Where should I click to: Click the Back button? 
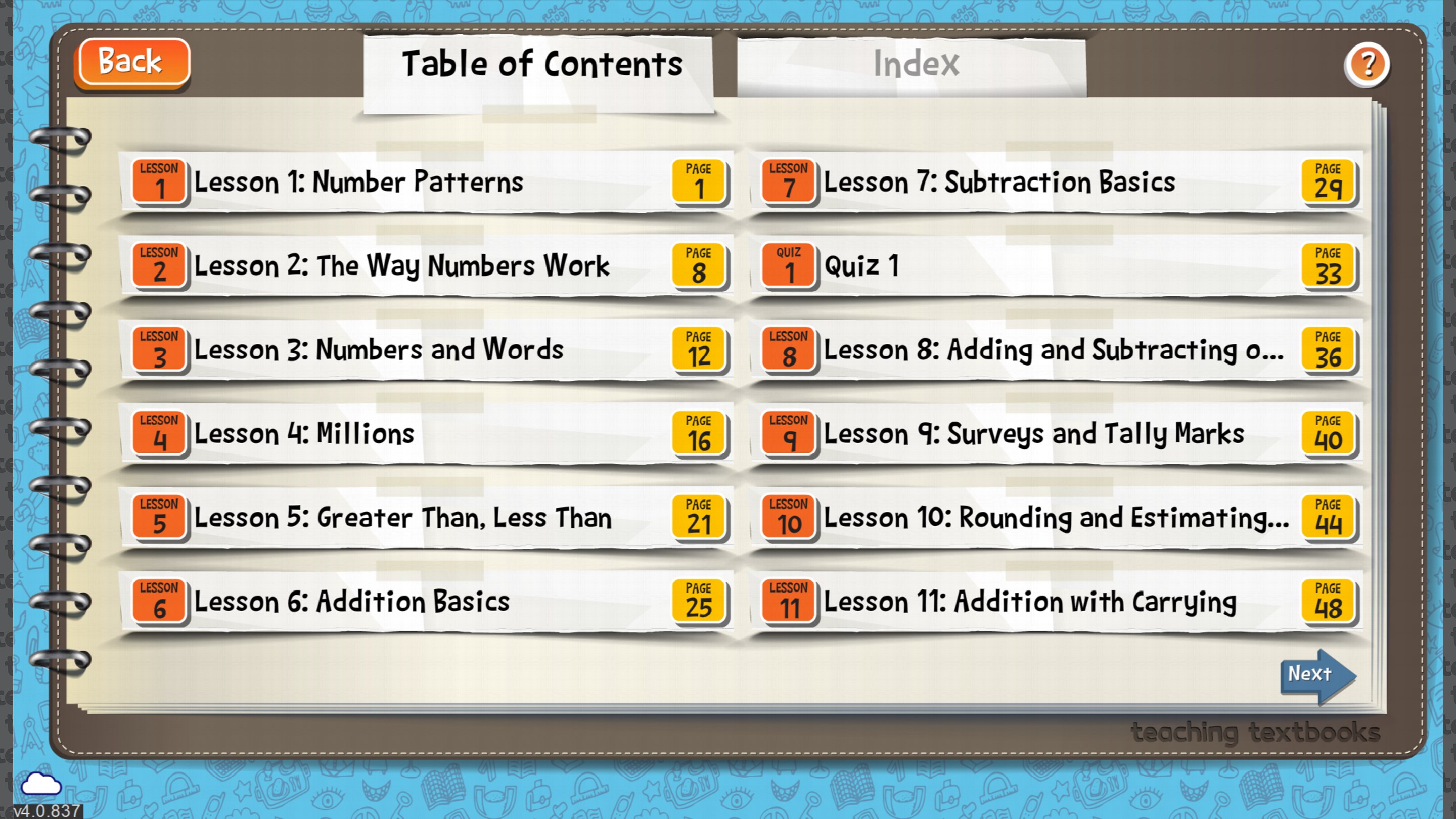(131, 62)
